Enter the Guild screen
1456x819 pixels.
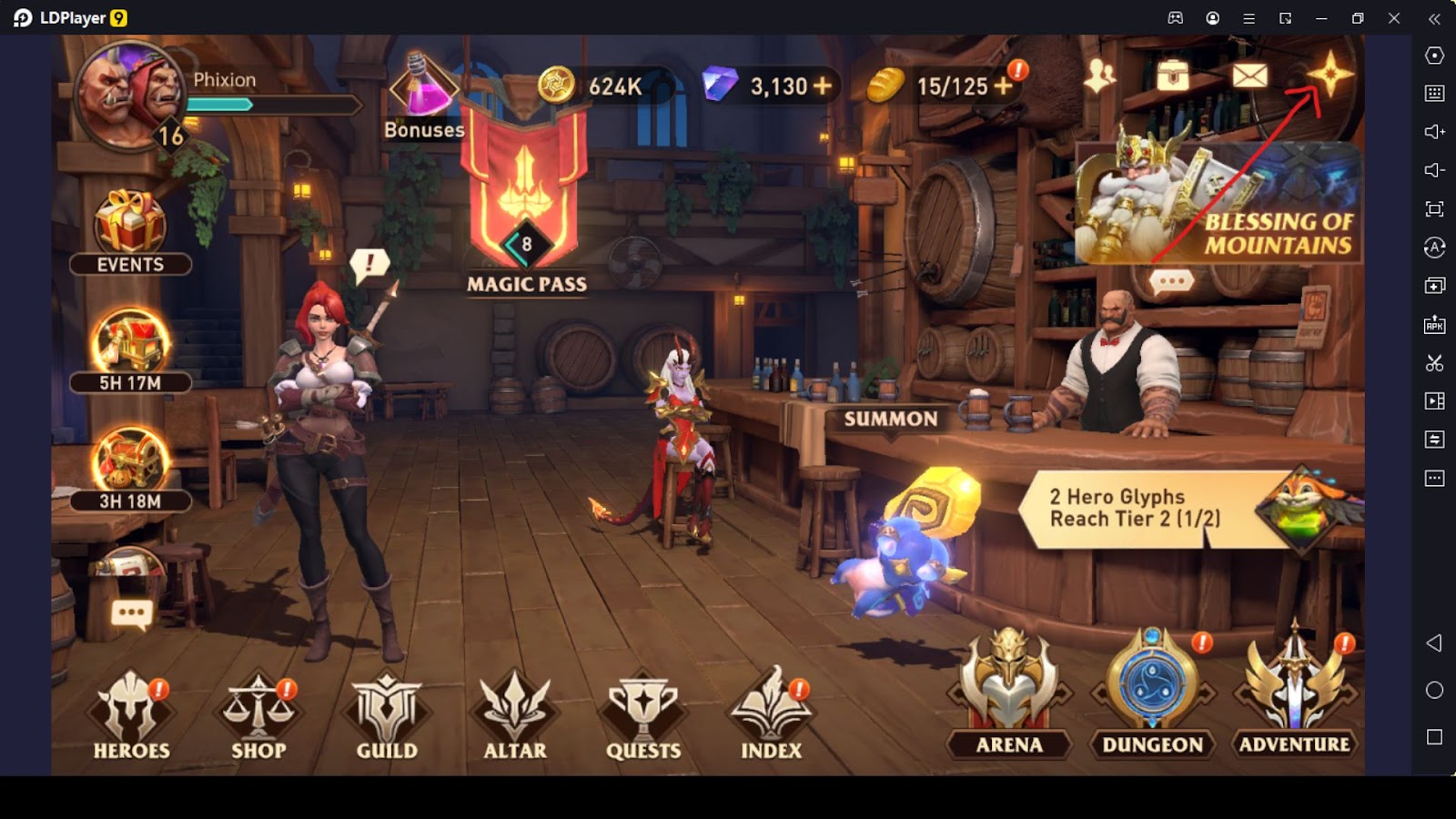387,716
